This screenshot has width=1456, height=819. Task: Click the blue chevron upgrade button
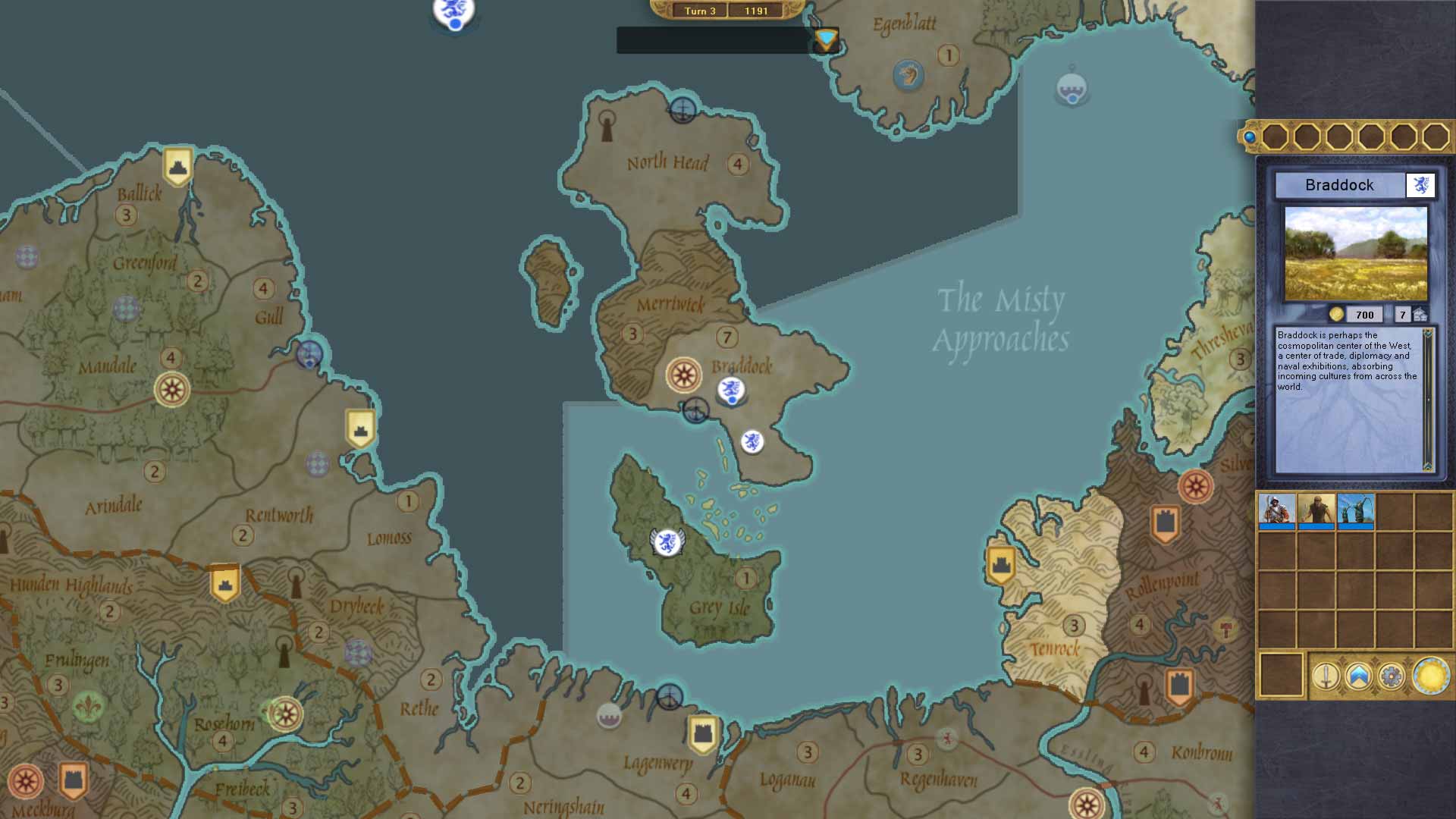pyautogui.click(x=1358, y=676)
